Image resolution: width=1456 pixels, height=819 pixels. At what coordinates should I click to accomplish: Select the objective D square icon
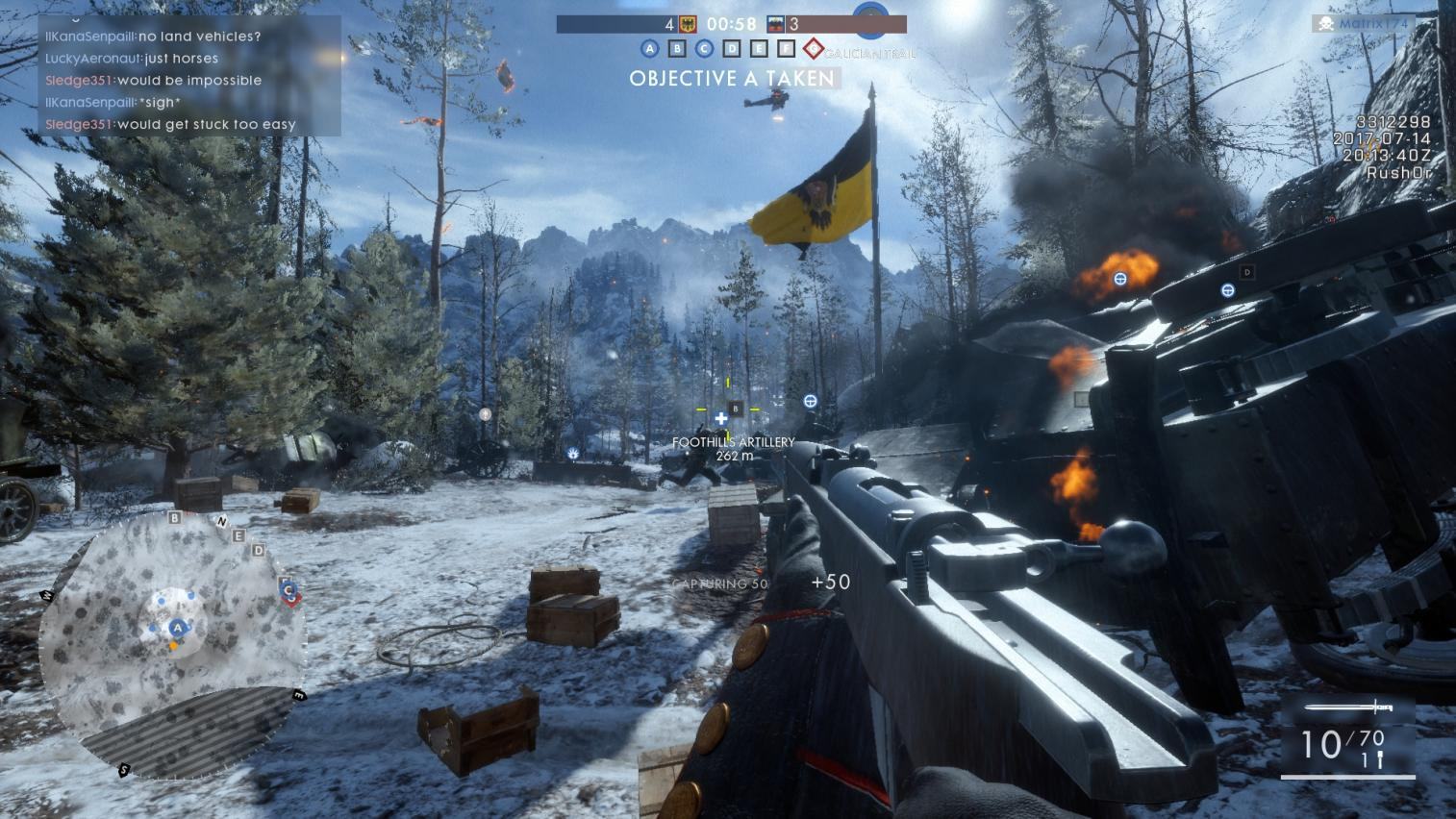[732, 48]
